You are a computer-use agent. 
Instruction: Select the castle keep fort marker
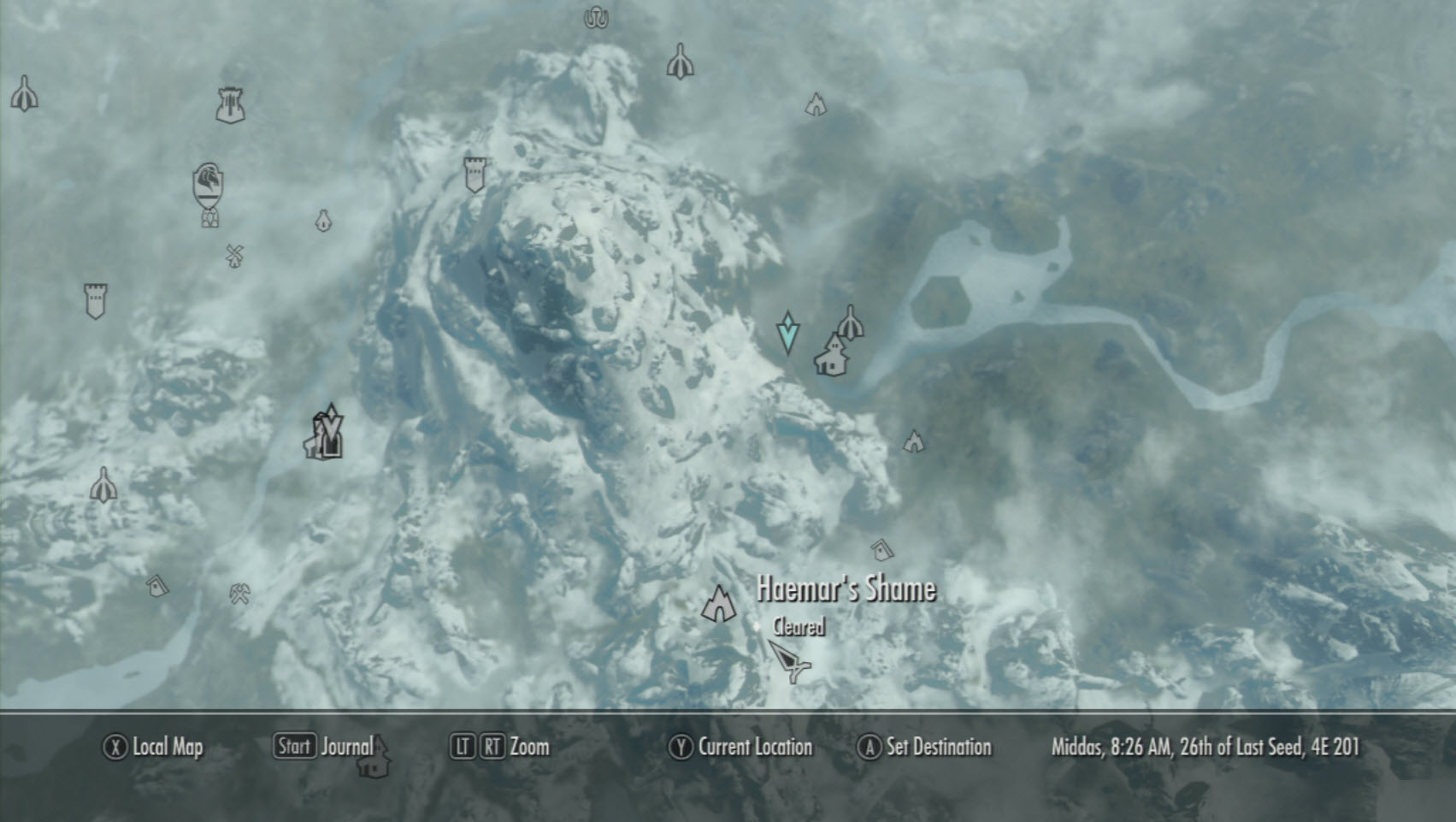coord(230,105)
